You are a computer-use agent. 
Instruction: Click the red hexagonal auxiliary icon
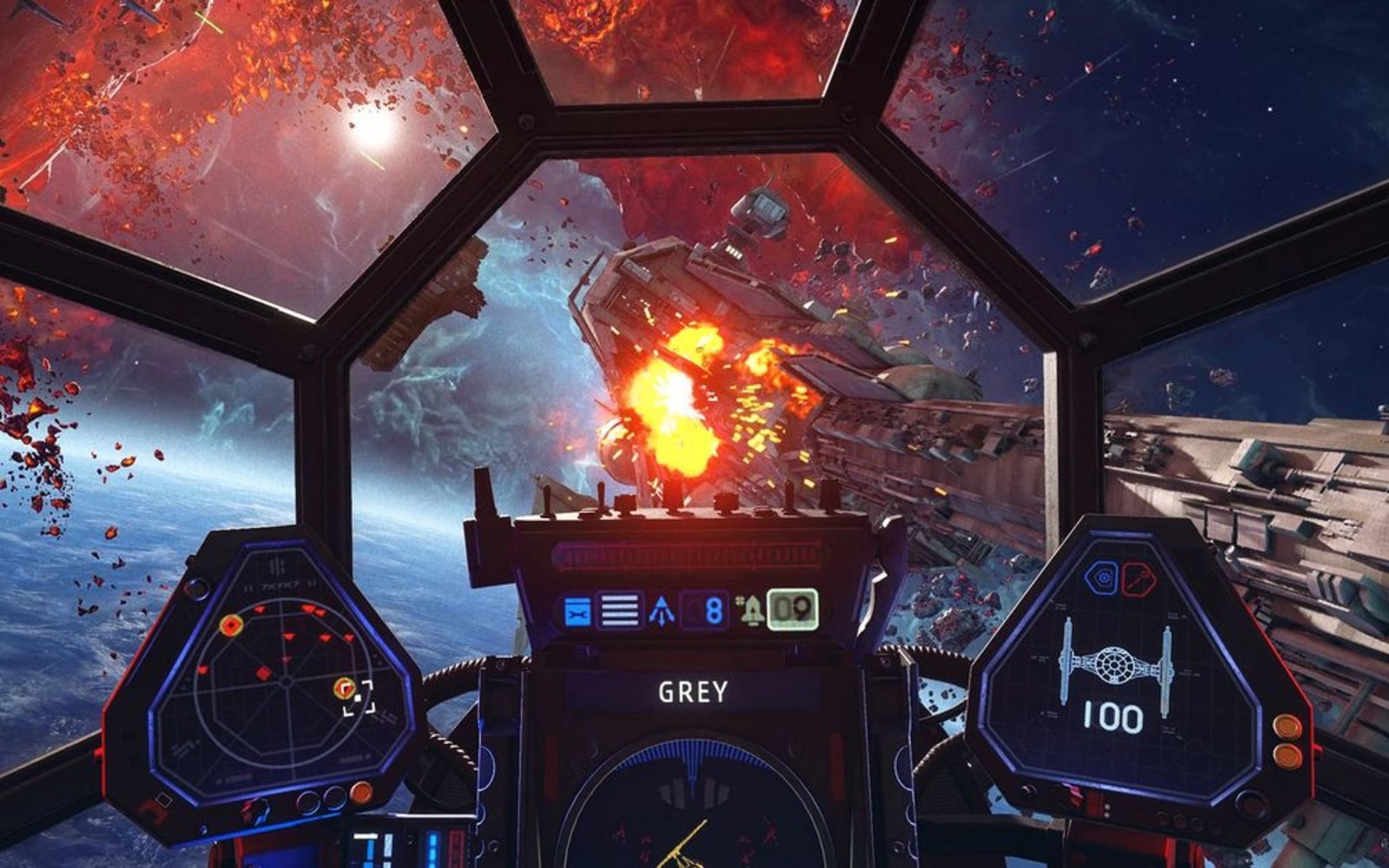click(x=1138, y=578)
